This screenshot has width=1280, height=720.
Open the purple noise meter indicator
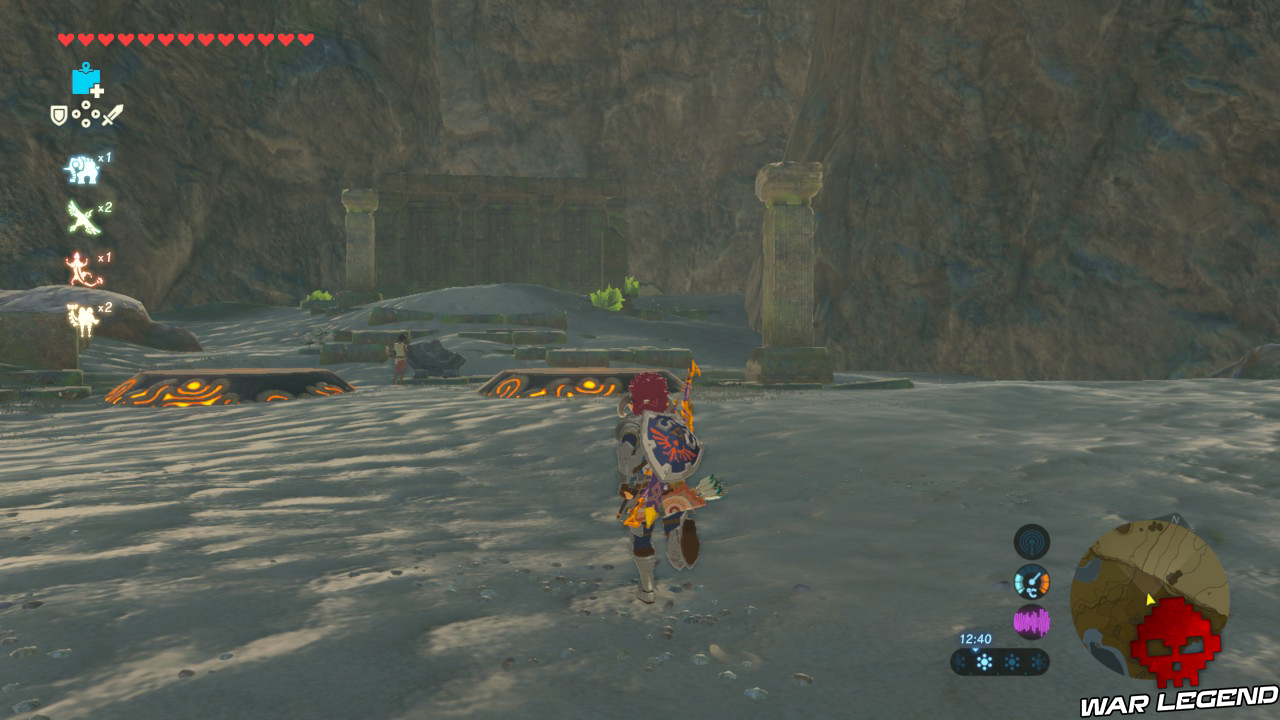click(x=1032, y=620)
